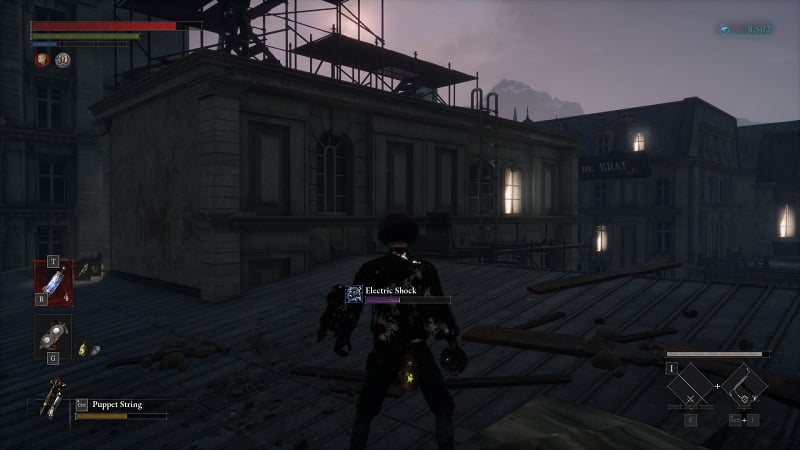The image size is (800, 450).
Task: Click the silver status icon under the bars
Action: (63, 60)
